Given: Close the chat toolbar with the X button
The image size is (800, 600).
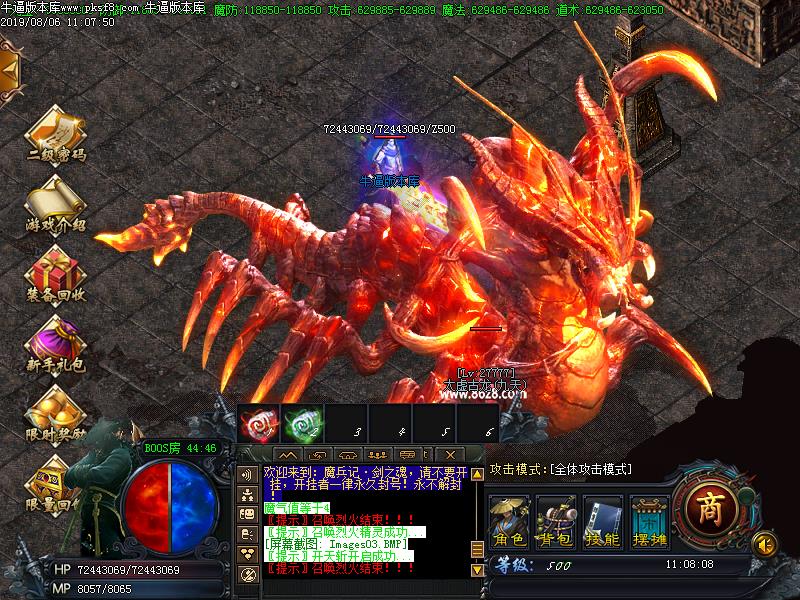Looking at the screenshot, I should (449, 455).
